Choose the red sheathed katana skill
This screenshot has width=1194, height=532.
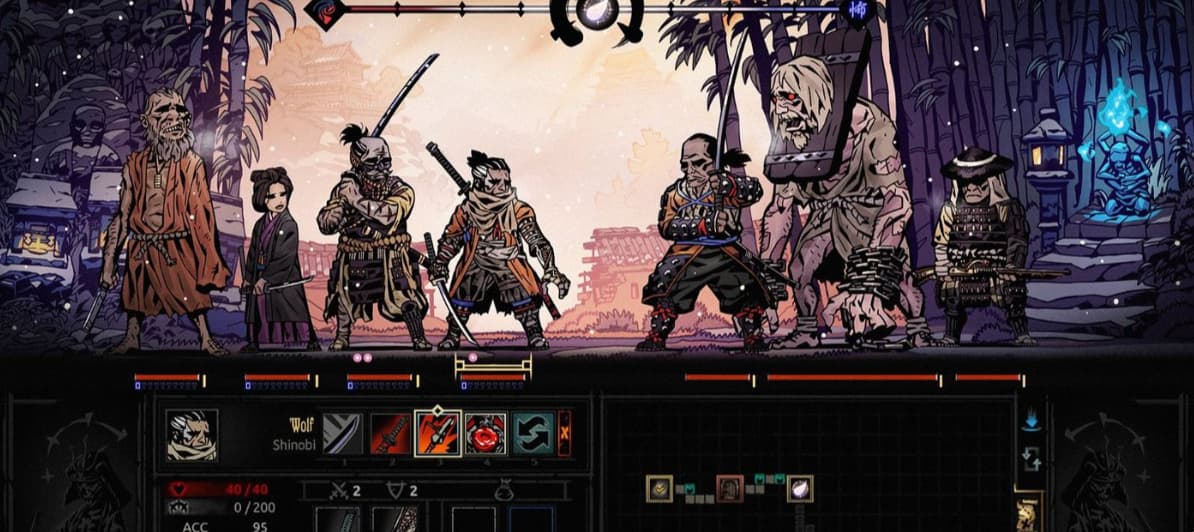pyautogui.click(x=390, y=434)
